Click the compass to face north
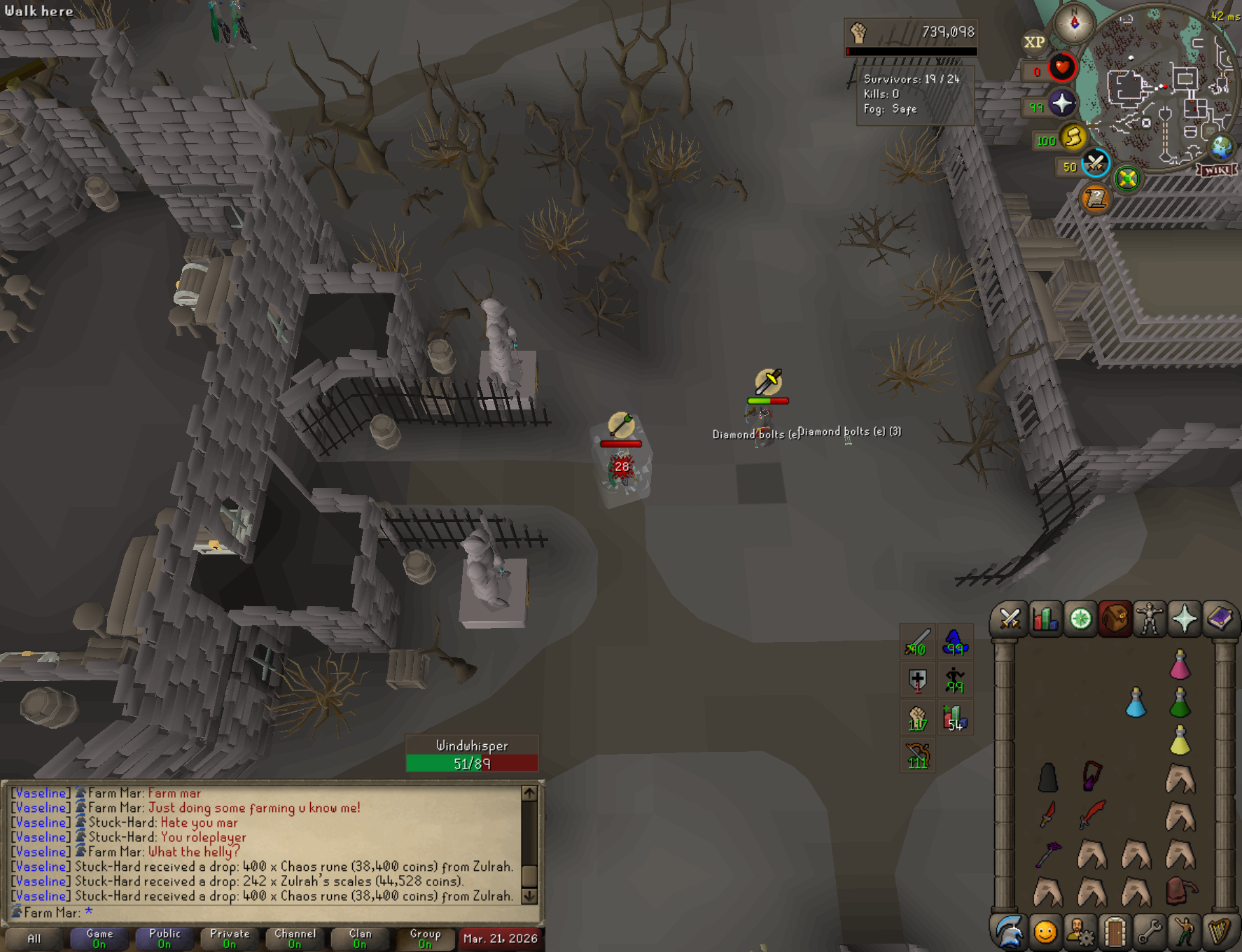Viewport: 1242px width, 952px height. [x=1075, y=24]
